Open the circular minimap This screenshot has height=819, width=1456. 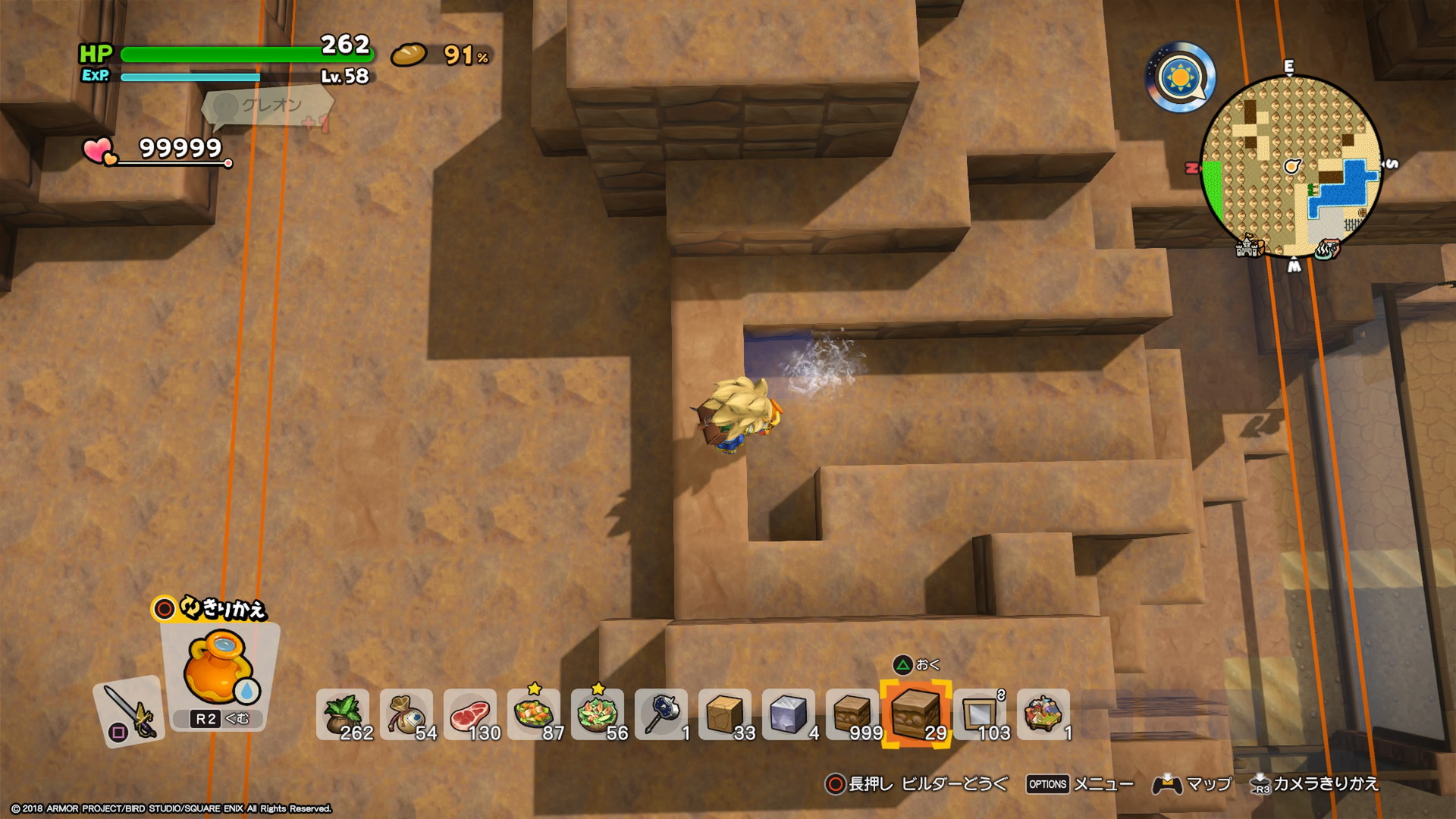point(1291,165)
